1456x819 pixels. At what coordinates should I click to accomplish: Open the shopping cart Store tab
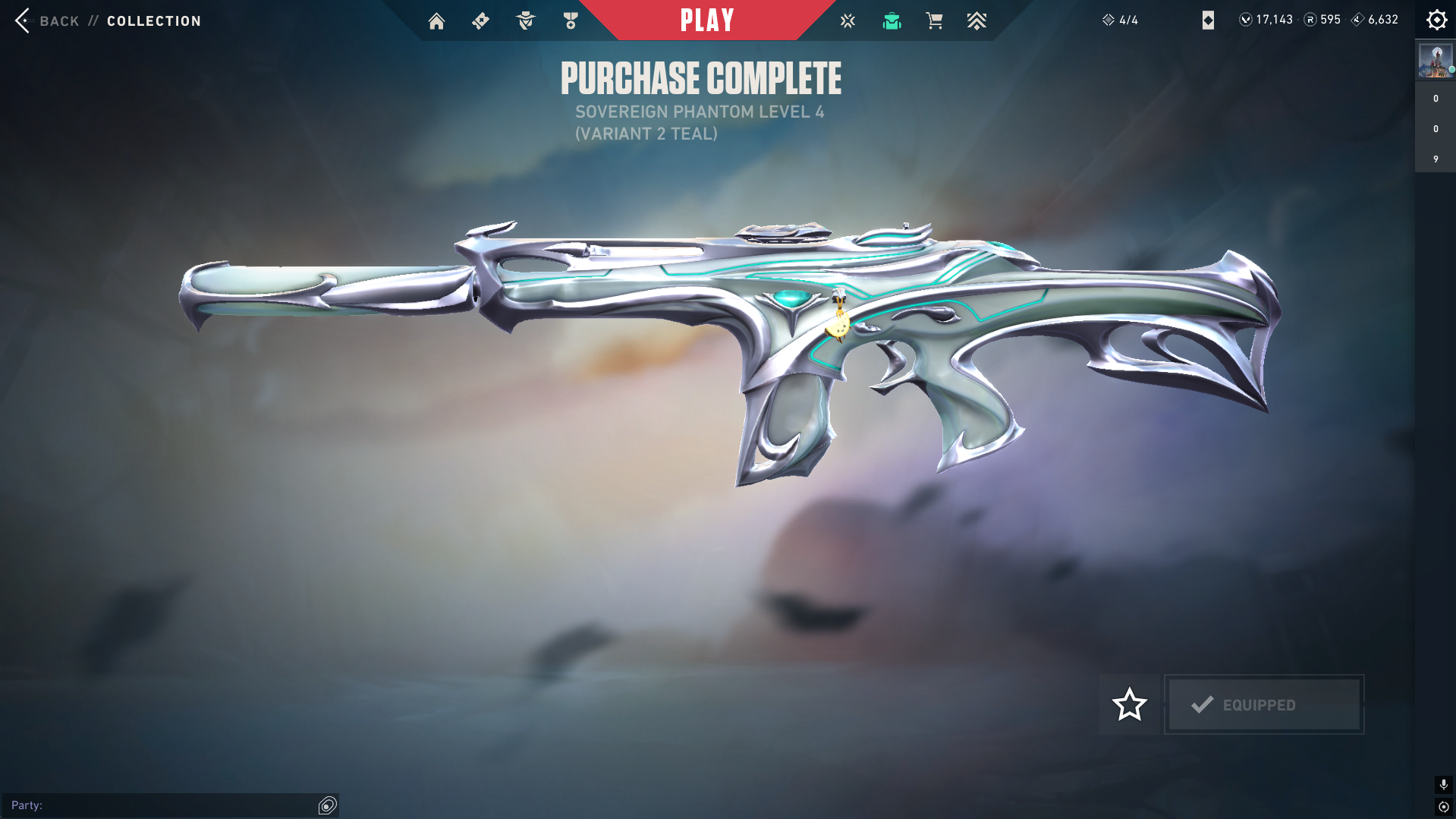point(934,20)
